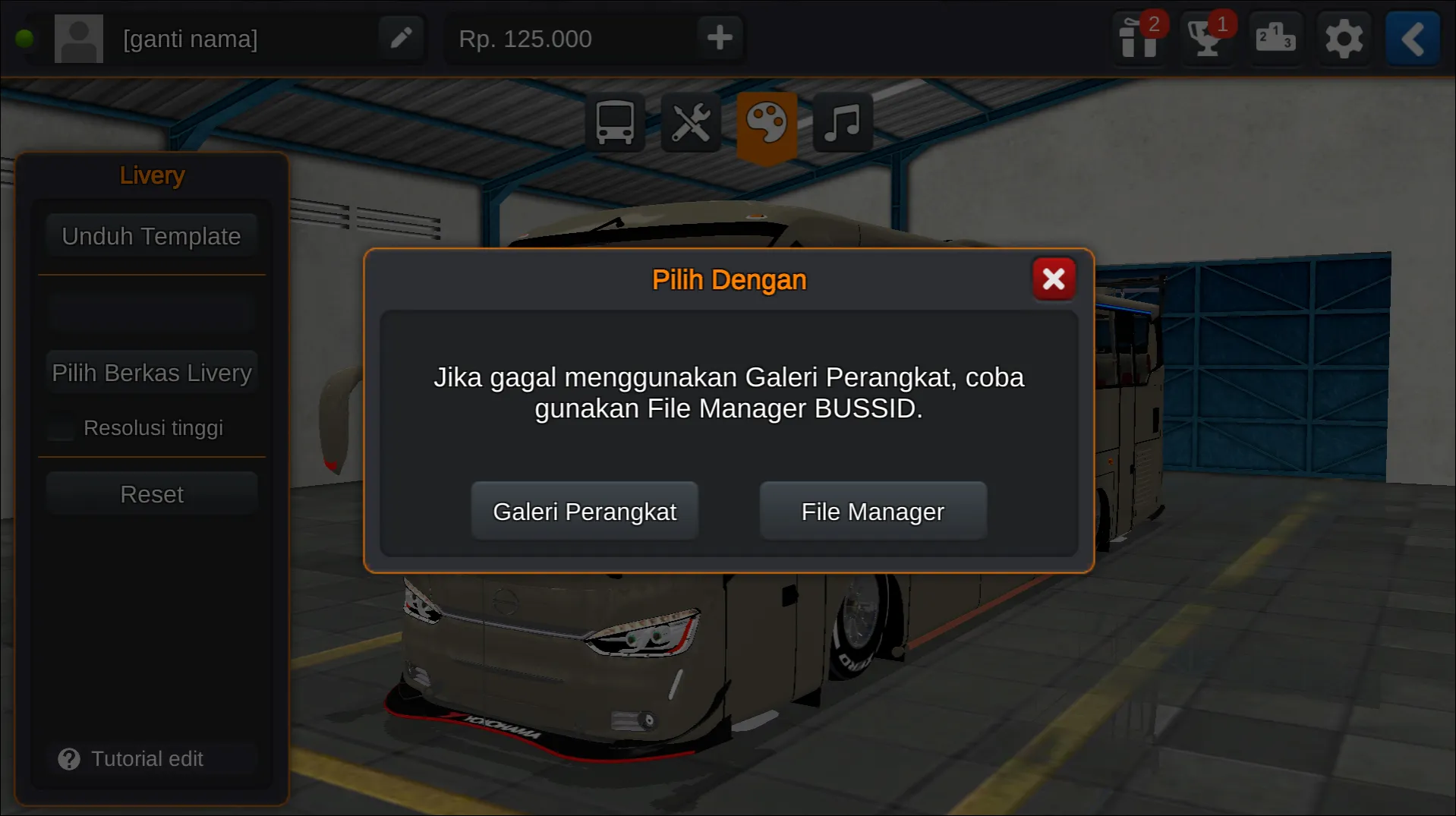Image resolution: width=1456 pixels, height=816 pixels.
Task: Select the palette livery tab
Action: click(x=767, y=123)
